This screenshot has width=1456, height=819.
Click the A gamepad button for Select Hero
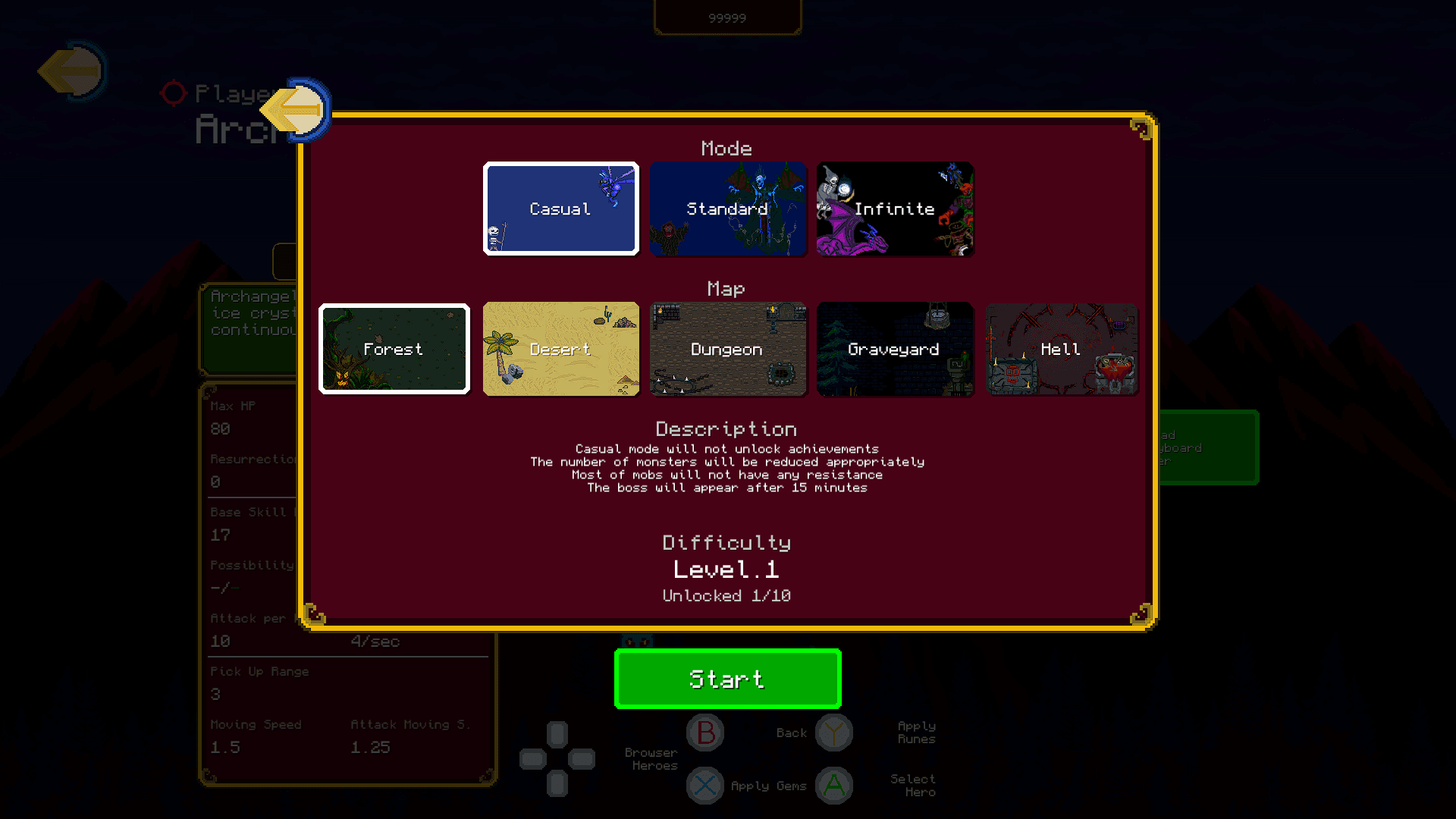834,786
